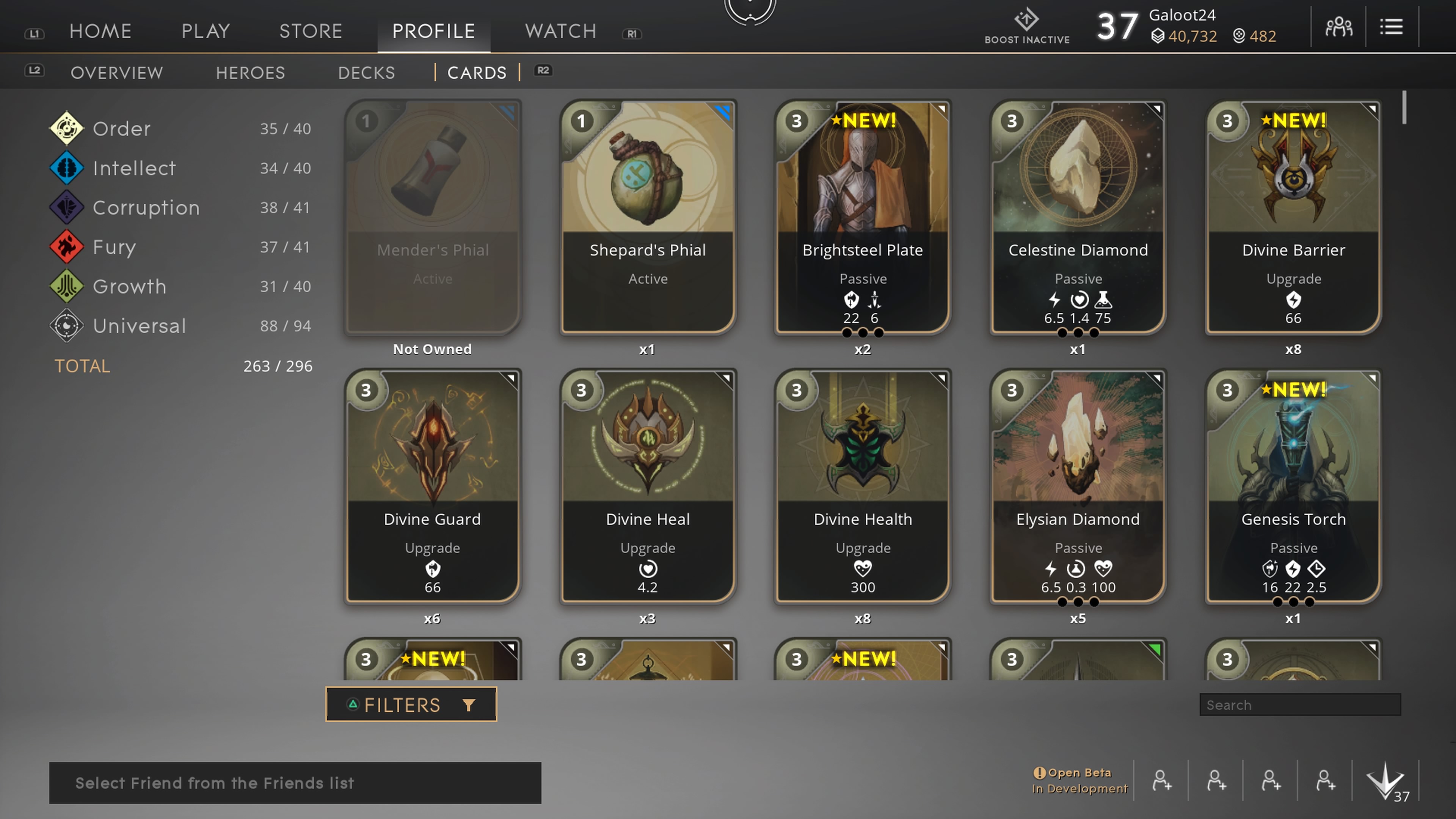1456x819 pixels.
Task: Open the PLAY tab
Action: (x=206, y=31)
